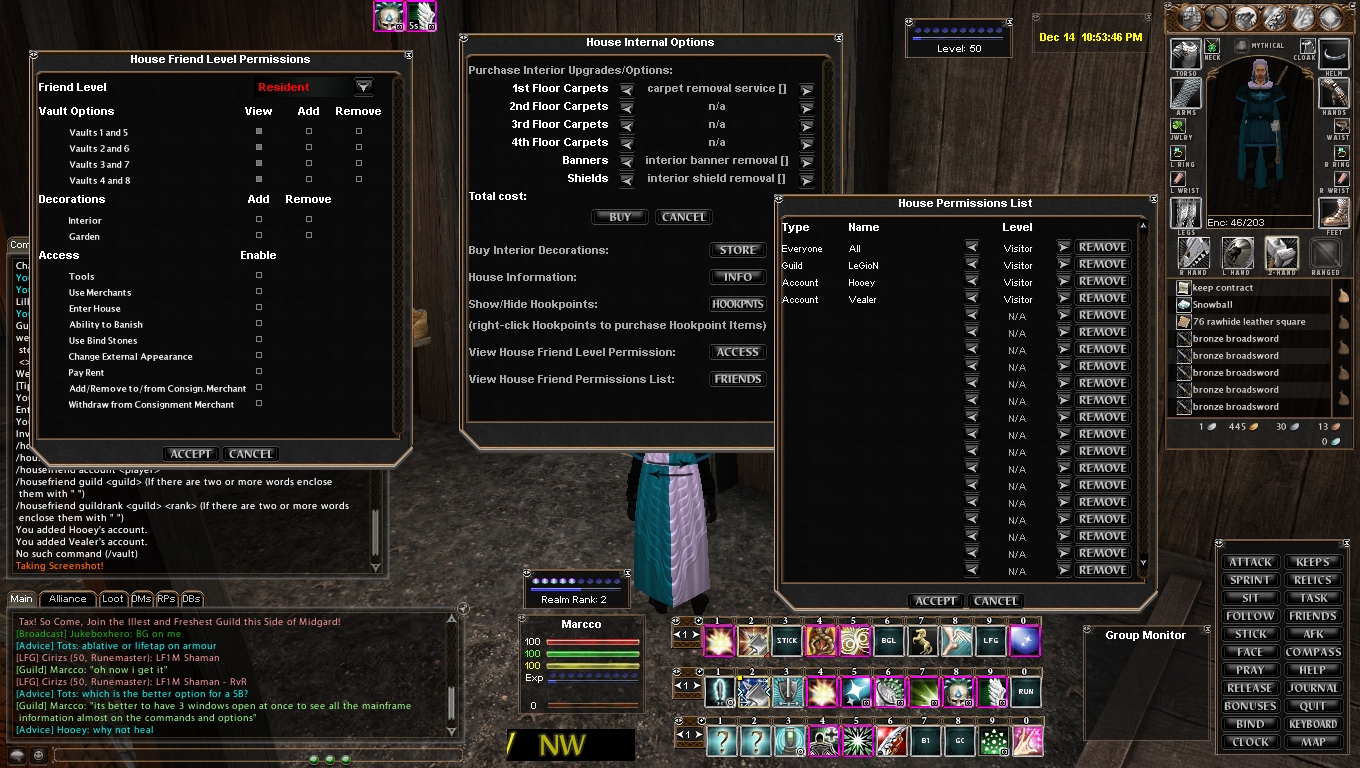The height and width of the screenshot is (768, 1360).
Task: Open the Friend Level dropdown showing Resident
Action: (x=364, y=87)
